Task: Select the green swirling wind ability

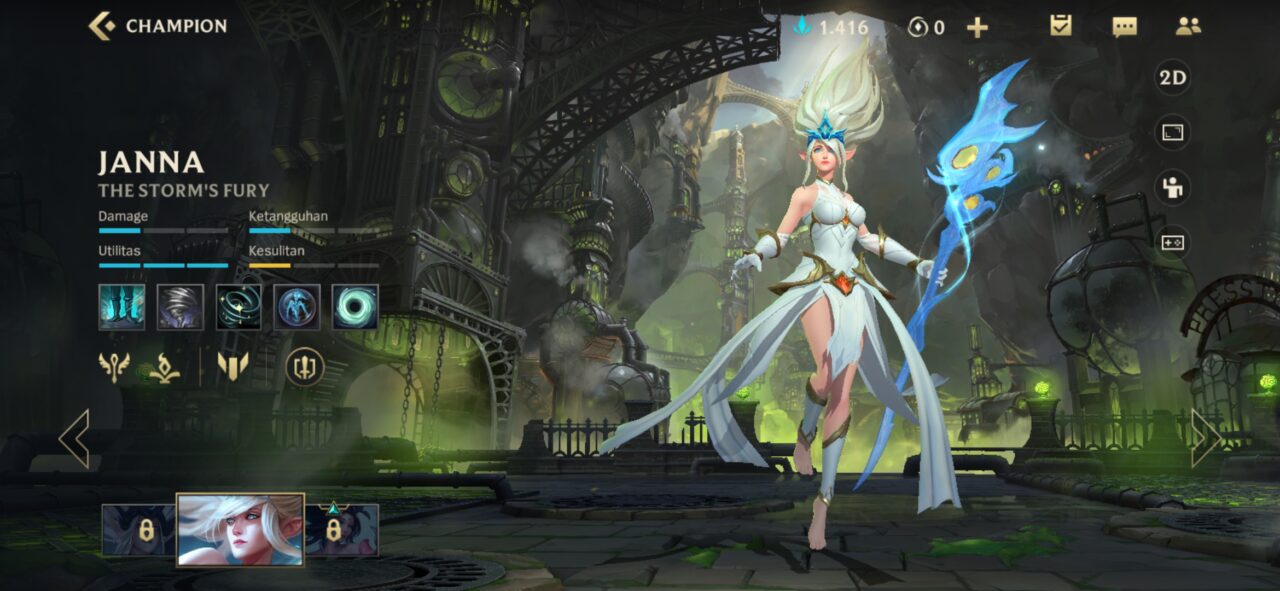Action: pyautogui.click(x=239, y=307)
